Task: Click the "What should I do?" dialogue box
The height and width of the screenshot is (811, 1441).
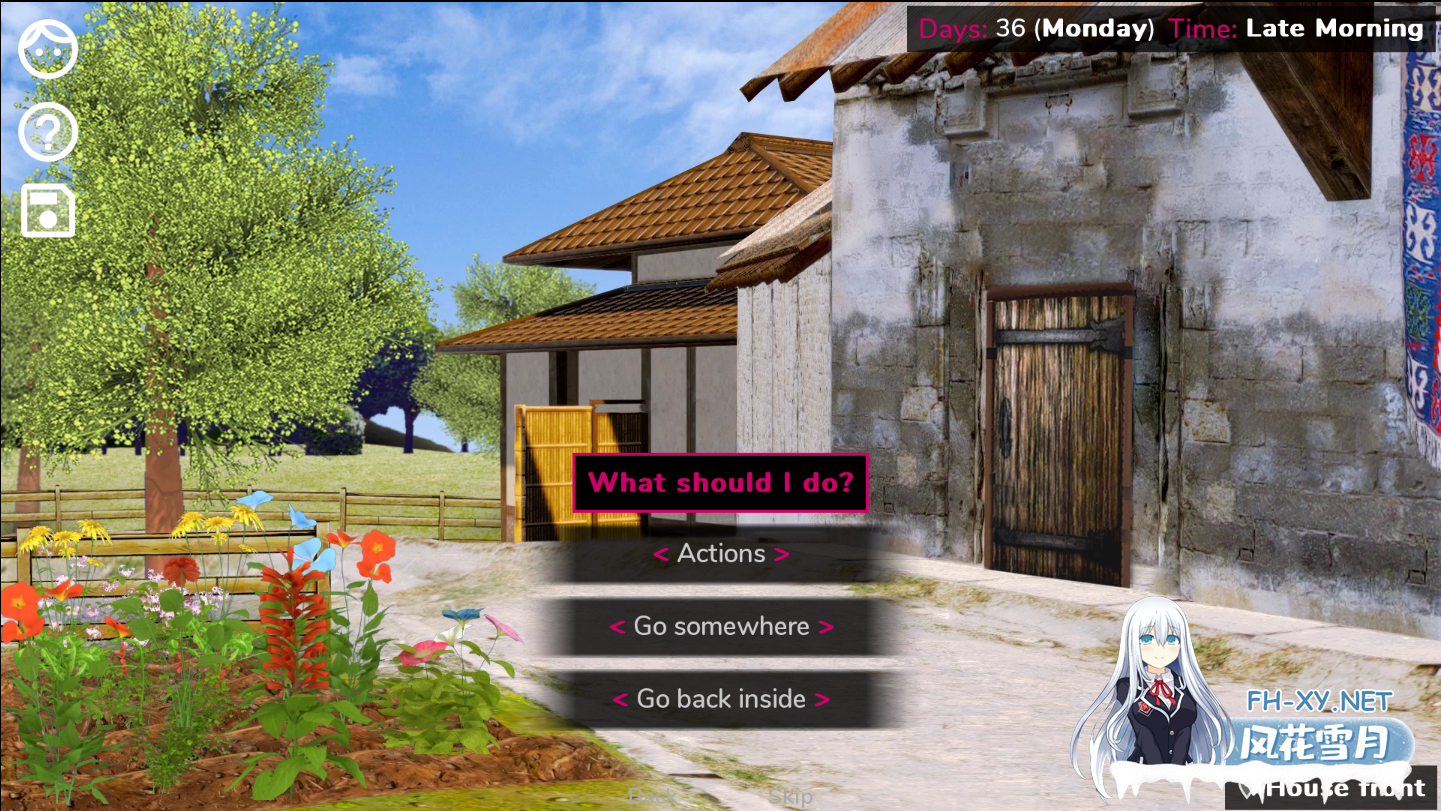Action: [x=720, y=482]
